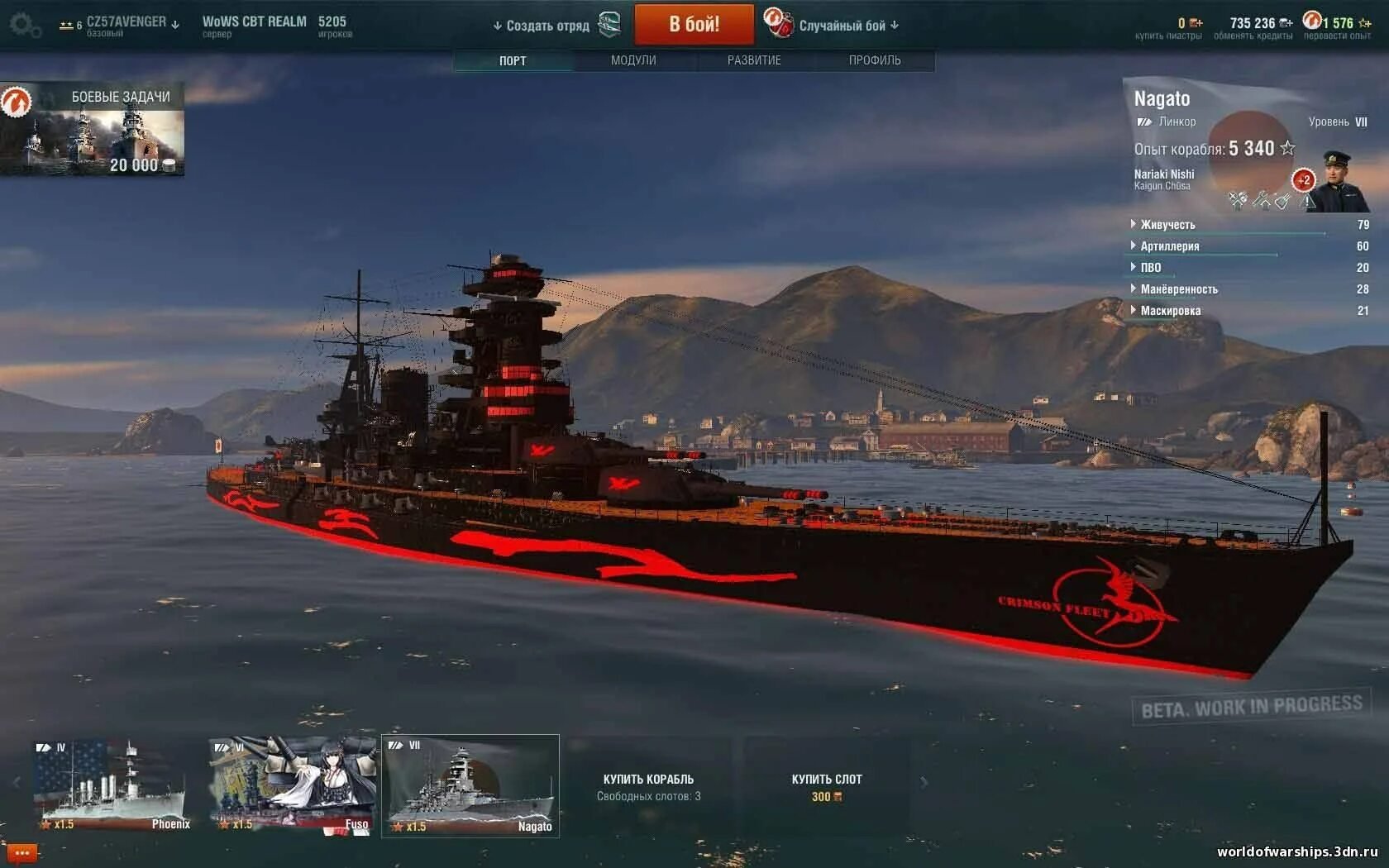Start battle with the В бой! button
The height and width of the screenshot is (868, 1389).
point(694,25)
